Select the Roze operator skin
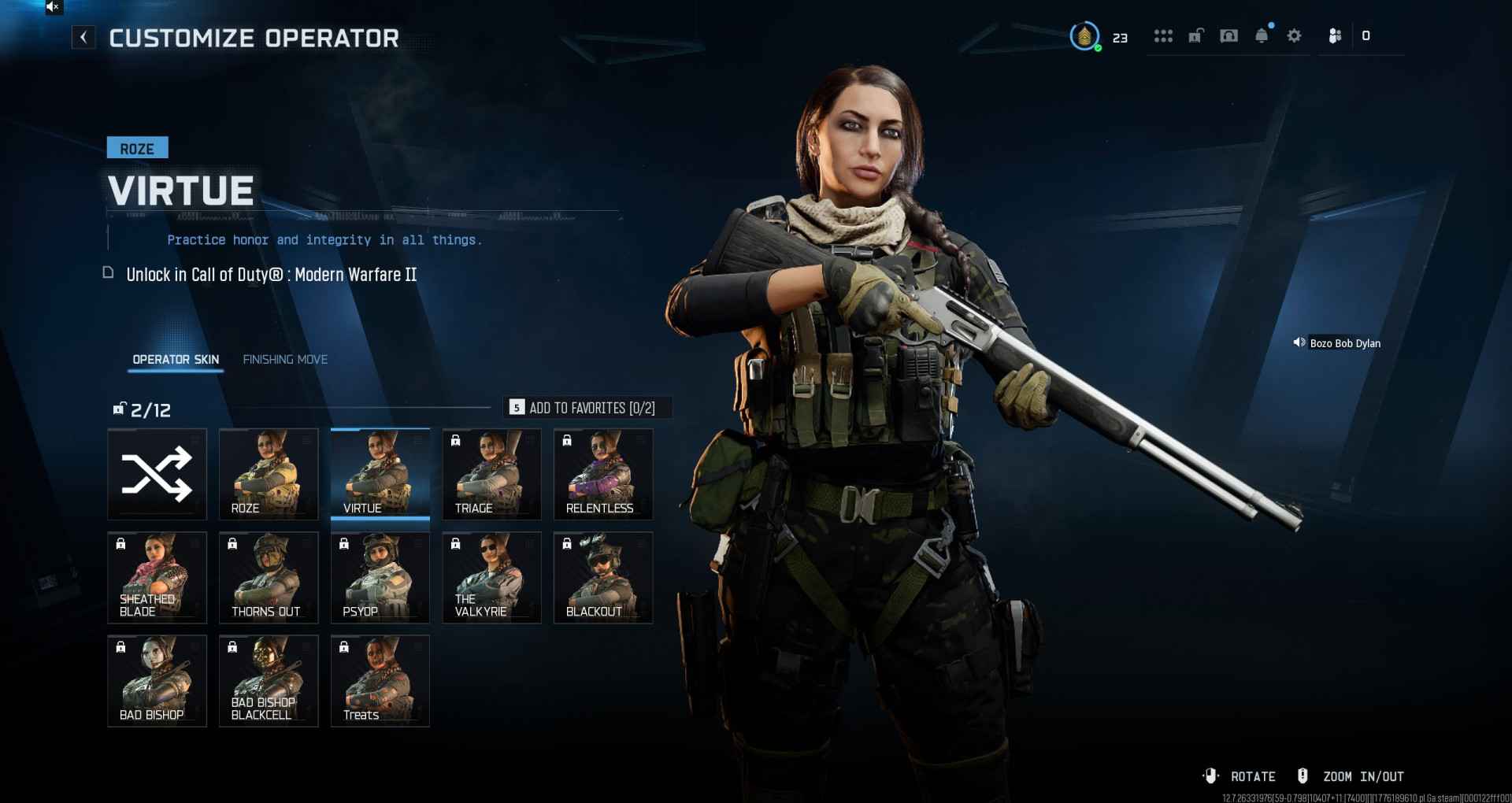 (x=269, y=474)
